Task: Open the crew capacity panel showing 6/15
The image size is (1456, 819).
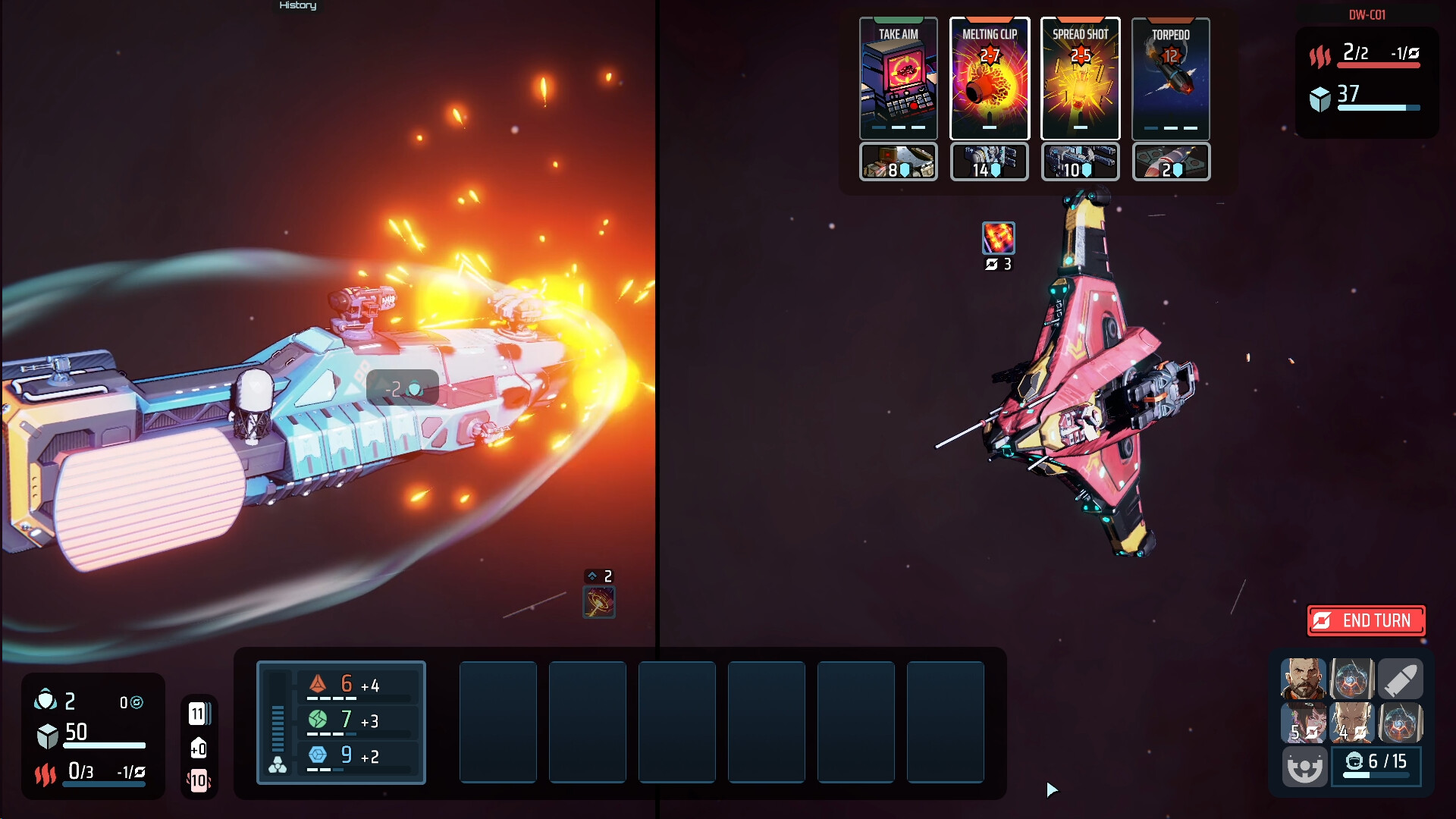Action: pos(1376,766)
